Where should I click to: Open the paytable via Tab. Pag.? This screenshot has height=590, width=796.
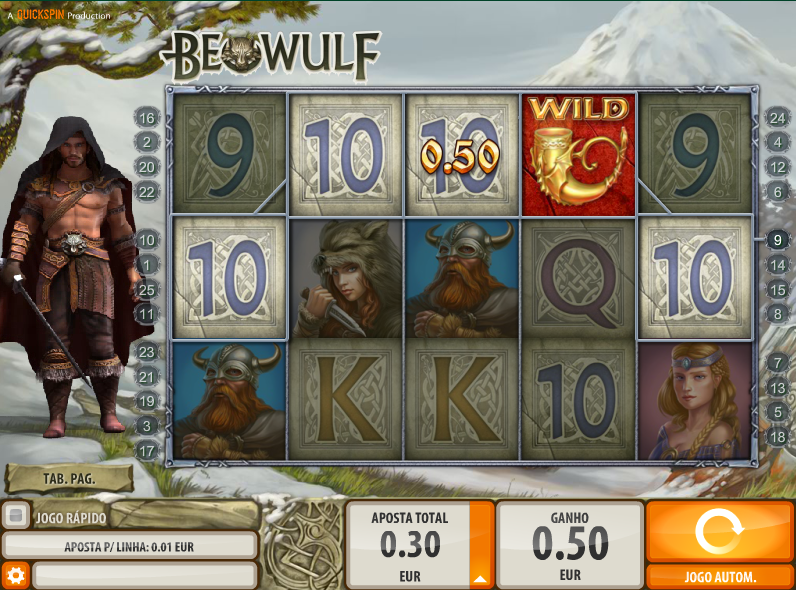pyautogui.click(x=69, y=479)
